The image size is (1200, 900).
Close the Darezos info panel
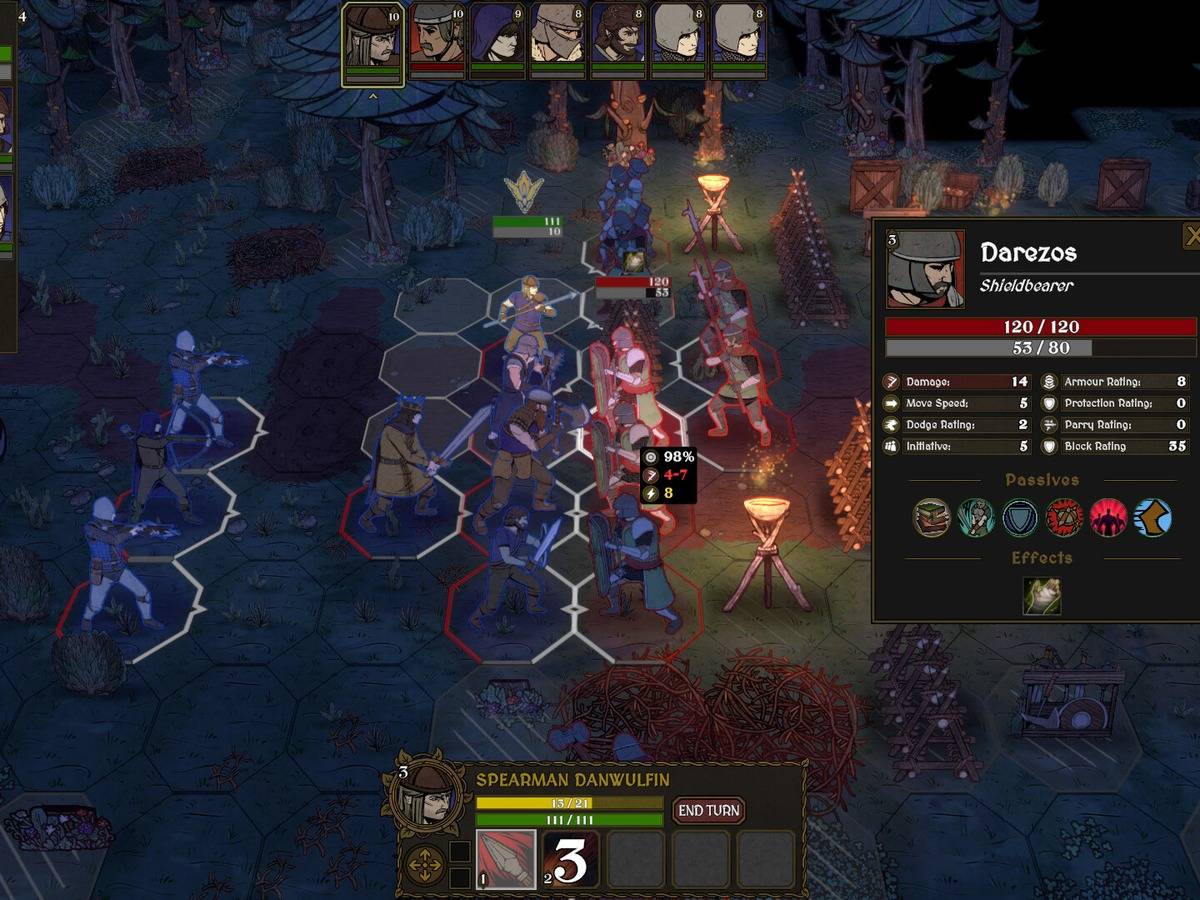pos(1191,236)
